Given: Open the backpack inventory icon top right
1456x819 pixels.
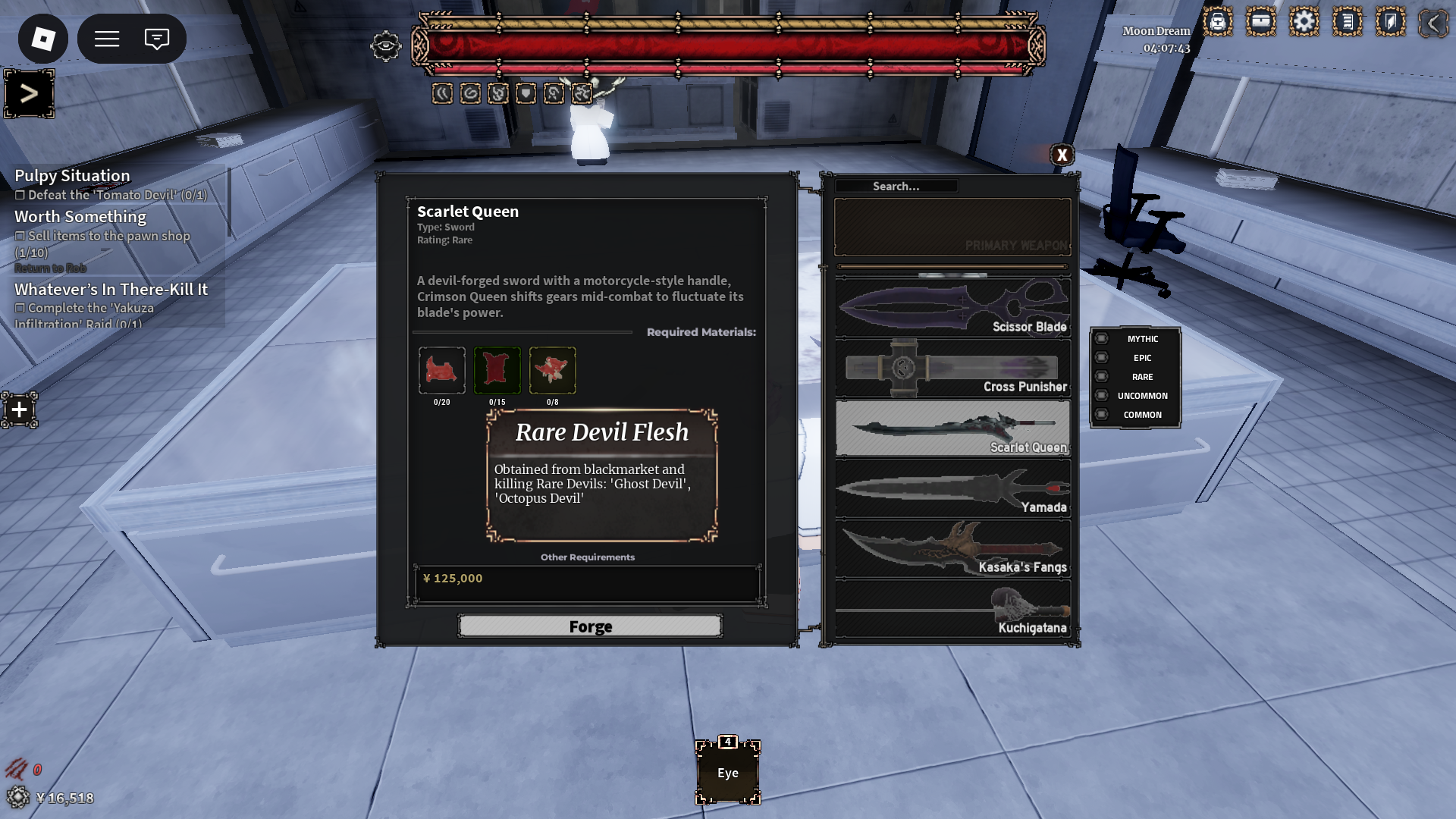Looking at the screenshot, I should 1218,22.
